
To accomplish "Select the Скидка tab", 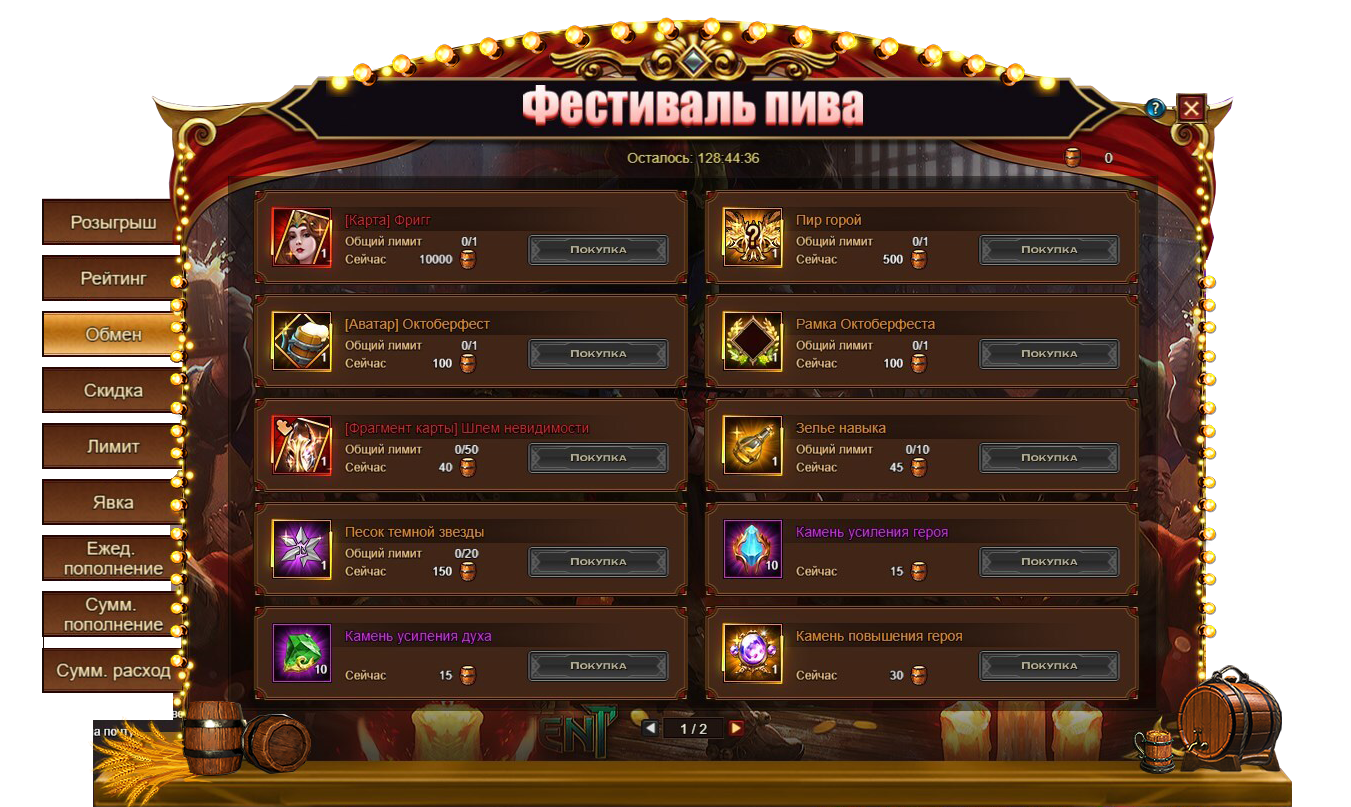I will click(x=112, y=390).
